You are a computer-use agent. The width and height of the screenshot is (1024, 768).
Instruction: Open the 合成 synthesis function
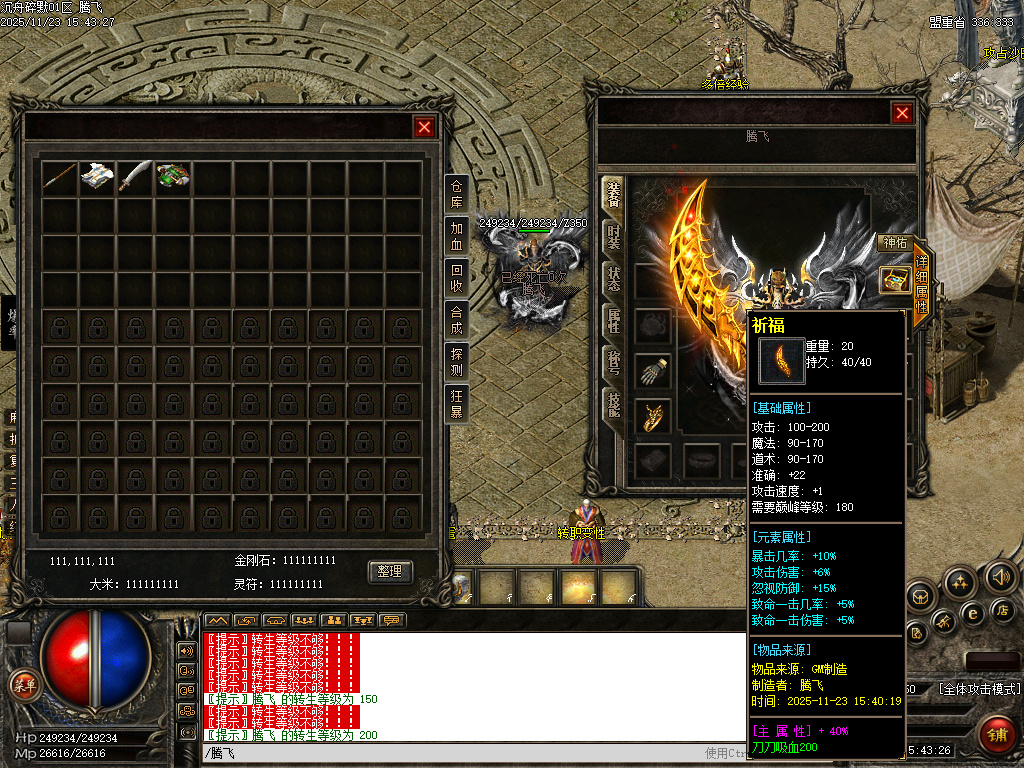pyautogui.click(x=456, y=320)
